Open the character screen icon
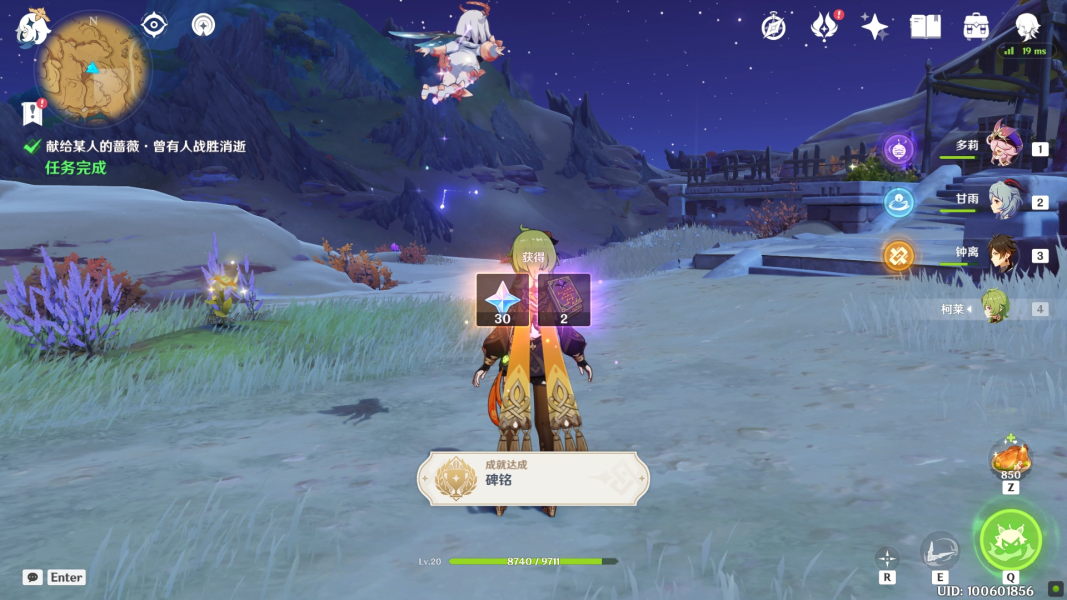The image size is (1067, 600). tap(1027, 27)
